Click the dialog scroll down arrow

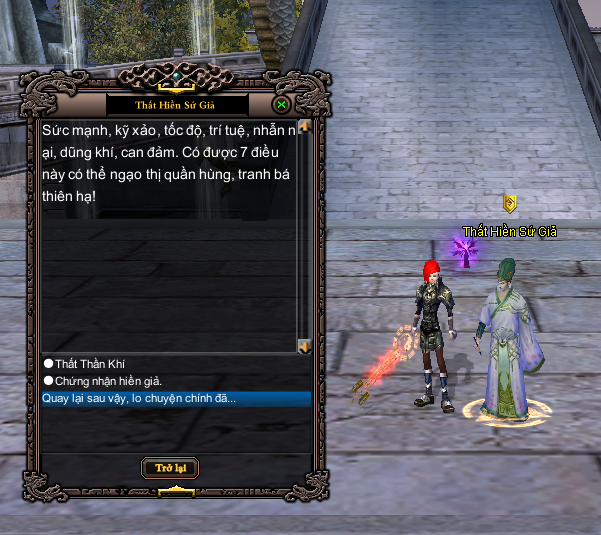point(305,346)
